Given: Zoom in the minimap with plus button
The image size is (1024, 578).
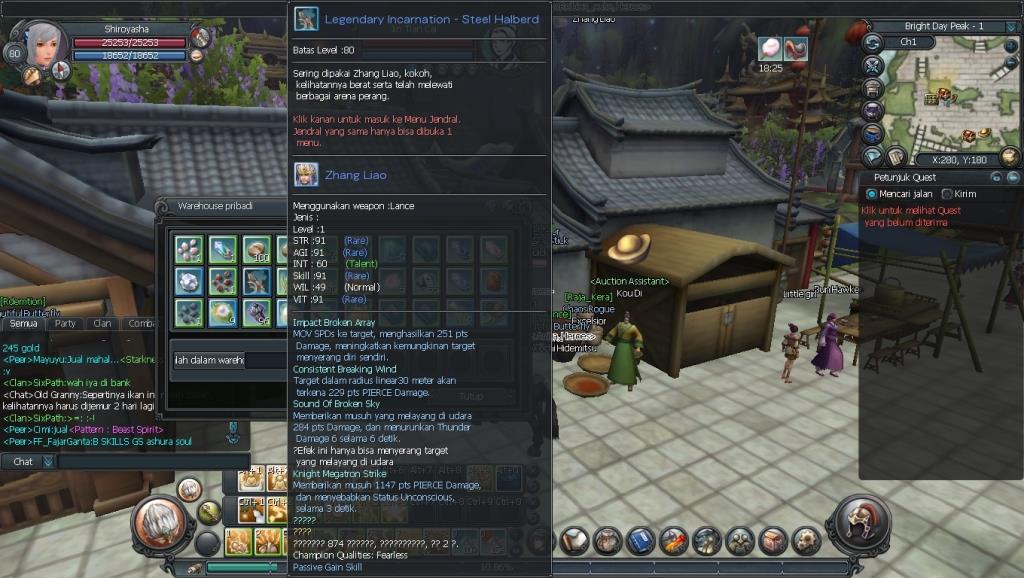Looking at the screenshot, I should 1013,44.
